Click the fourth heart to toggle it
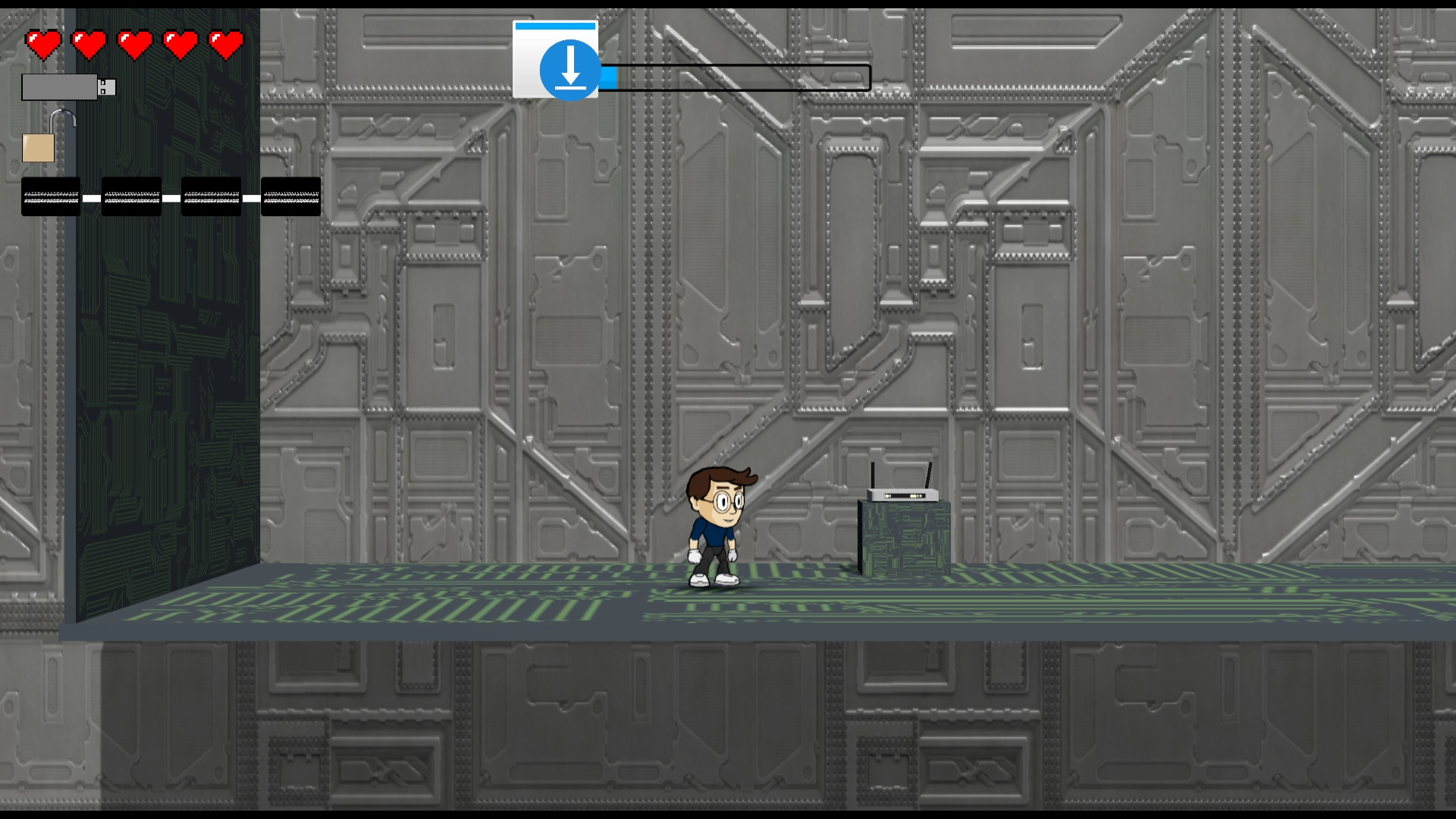The height and width of the screenshot is (819, 1456). tap(180, 44)
